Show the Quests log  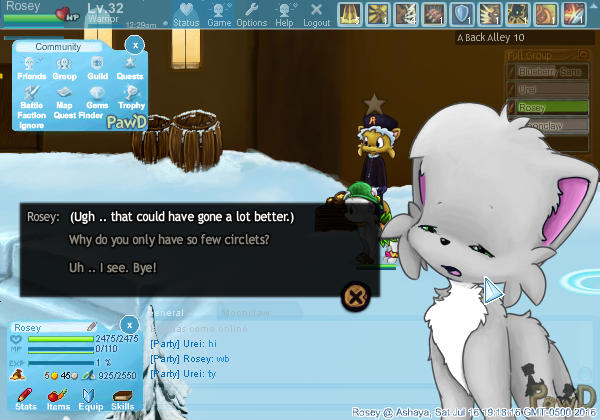[130, 67]
